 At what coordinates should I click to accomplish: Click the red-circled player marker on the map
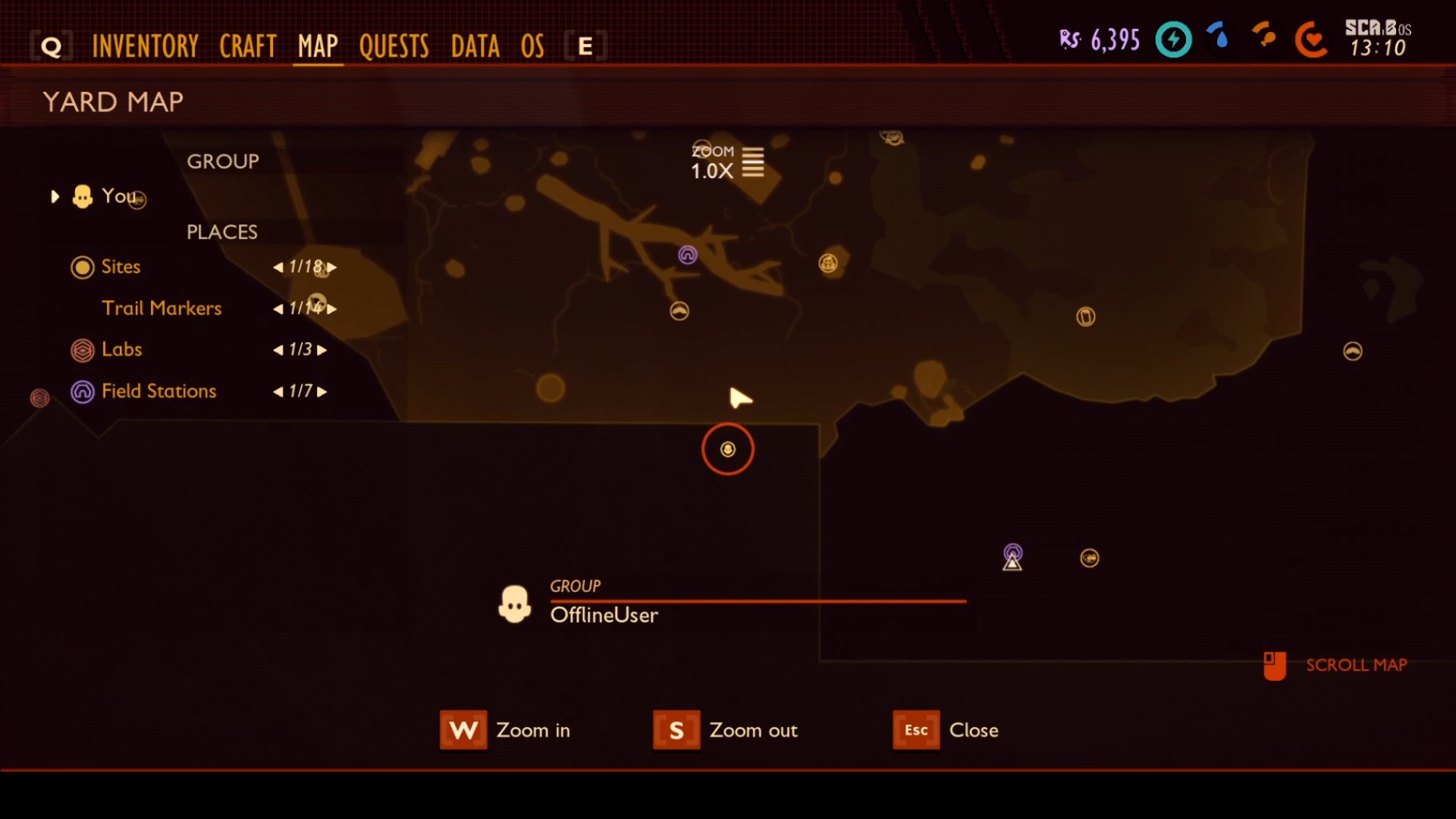point(727,449)
